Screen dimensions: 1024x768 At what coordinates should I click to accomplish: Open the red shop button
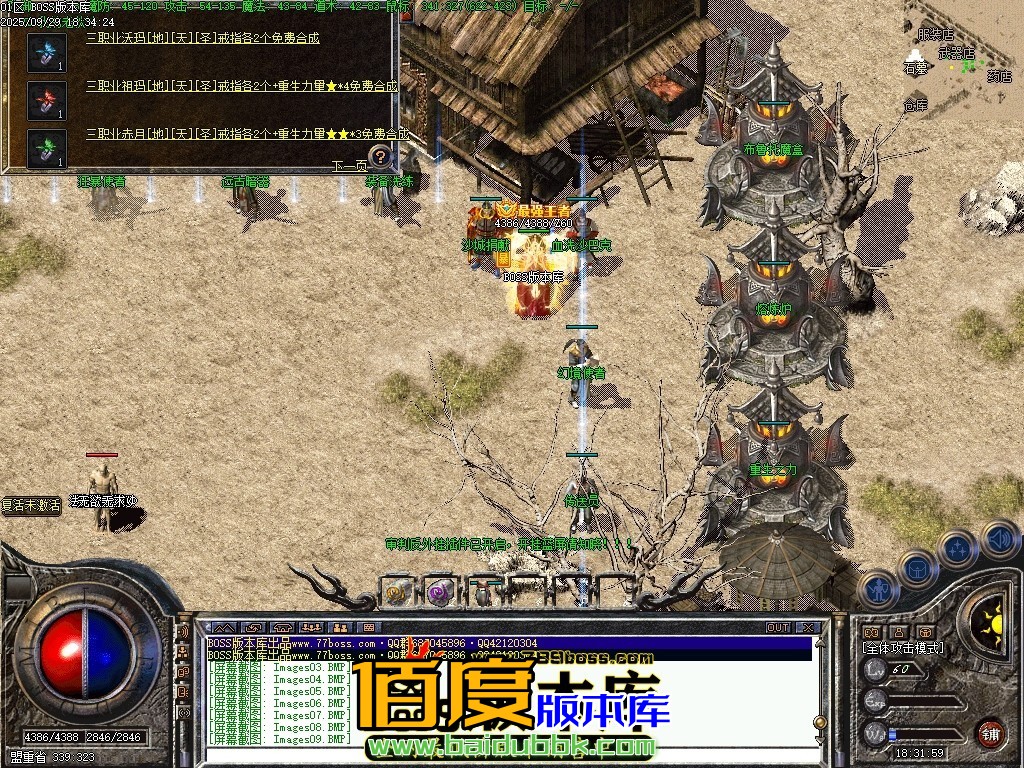pos(990,733)
